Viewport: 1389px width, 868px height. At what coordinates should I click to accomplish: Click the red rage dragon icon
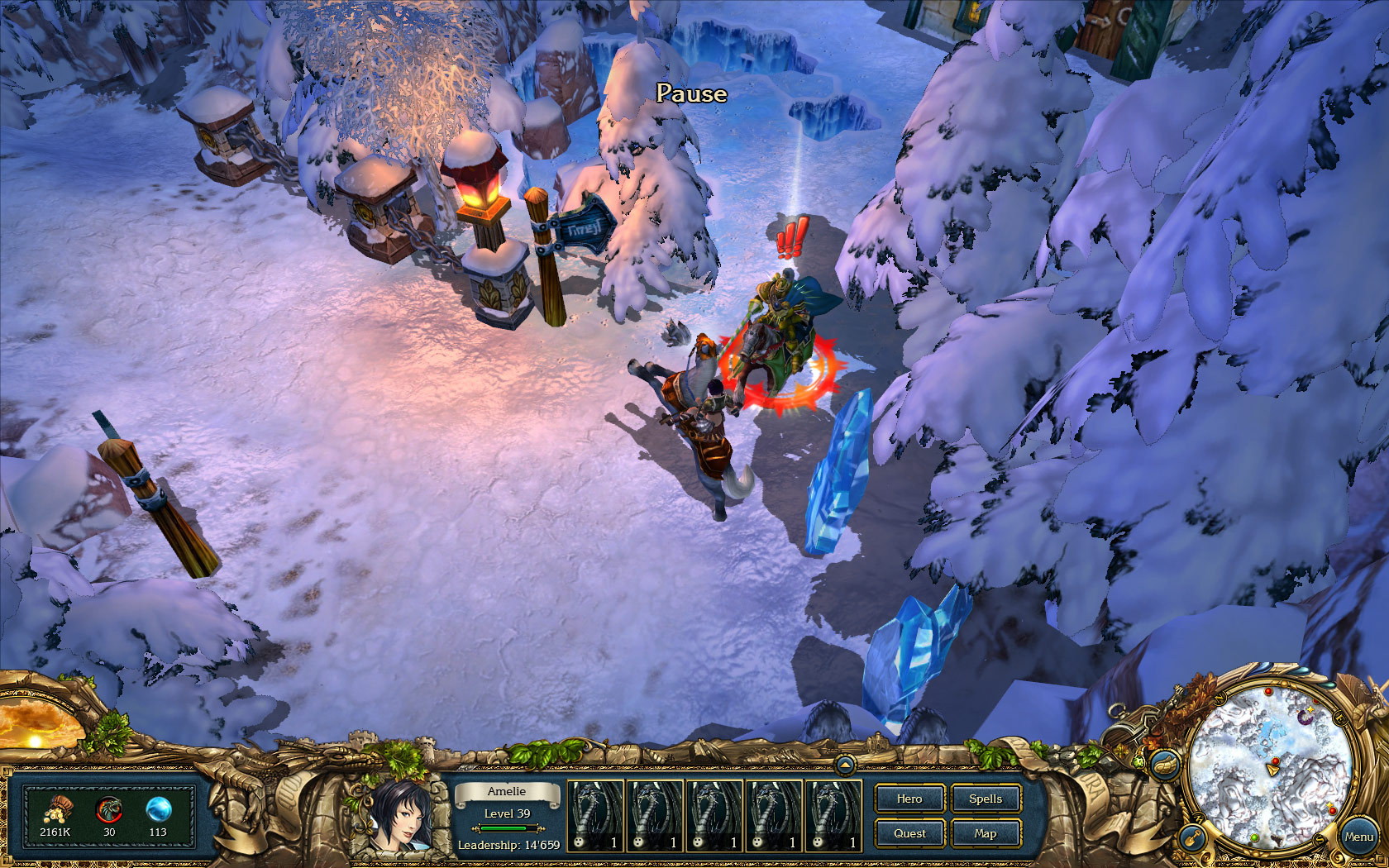tap(109, 808)
